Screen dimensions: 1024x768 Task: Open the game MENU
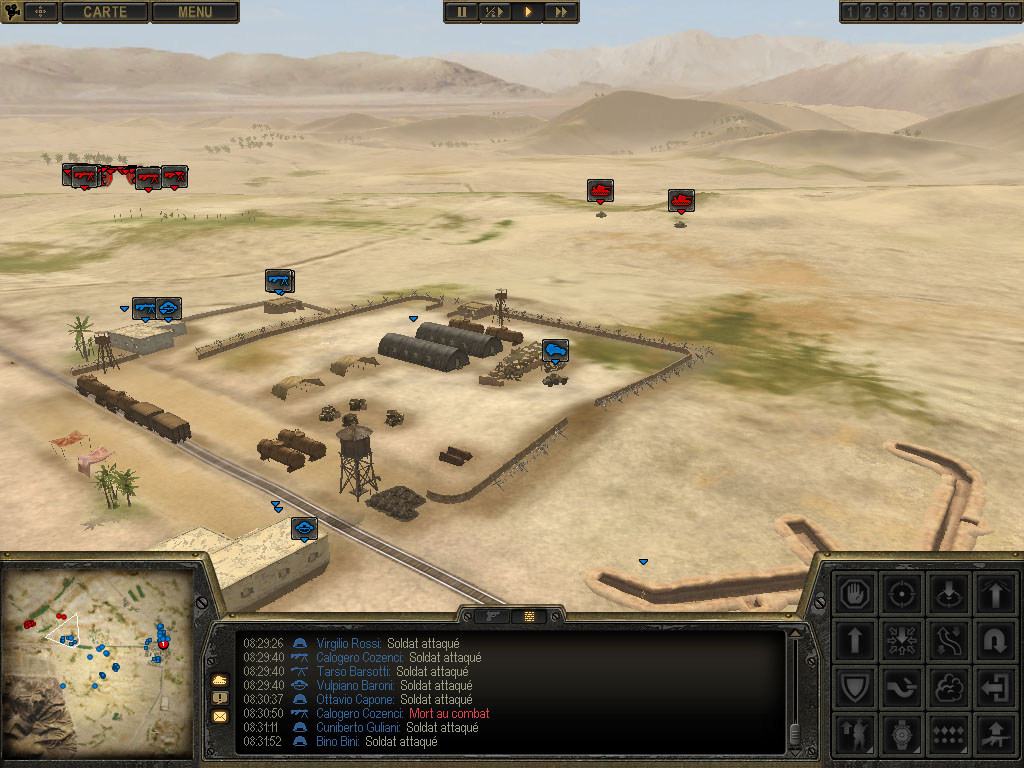click(195, 12)
